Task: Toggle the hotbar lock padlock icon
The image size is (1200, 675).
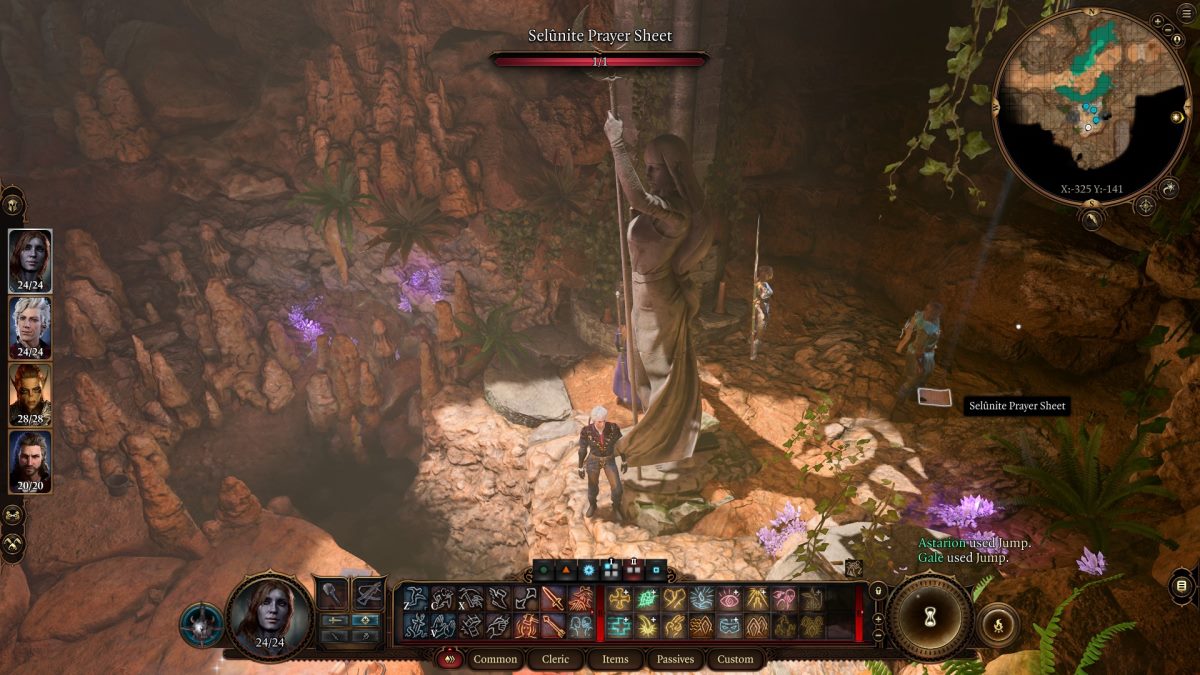Action: point(877,592)
